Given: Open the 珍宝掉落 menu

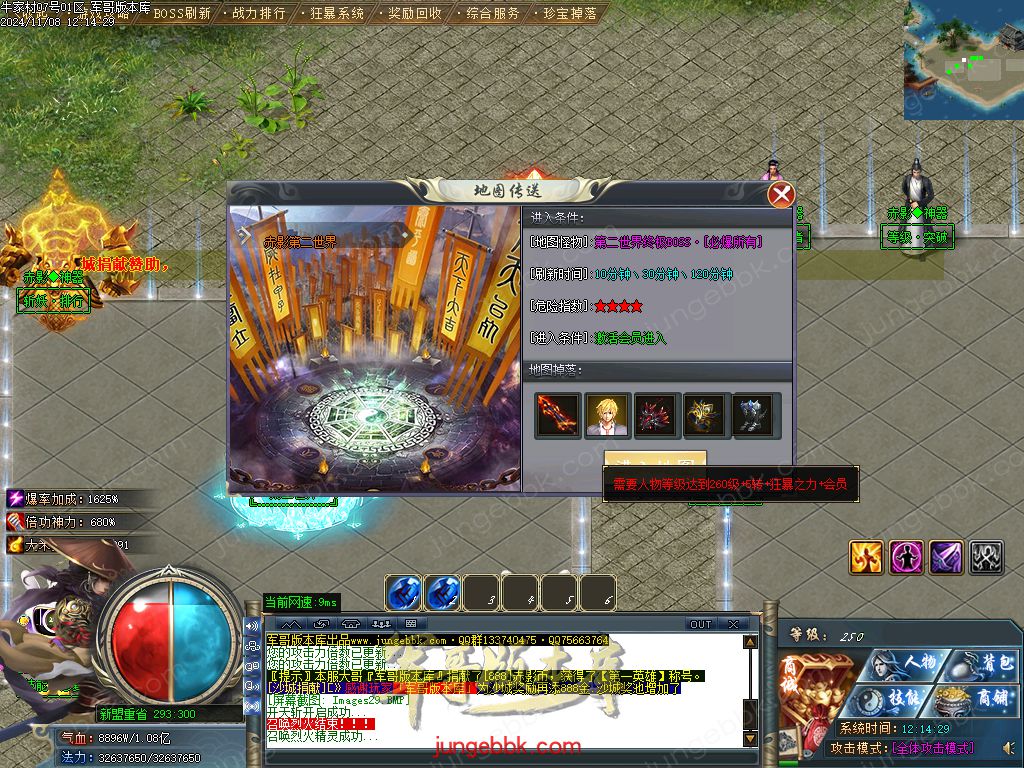Looking at the screenshot, I should pos(570,14).
